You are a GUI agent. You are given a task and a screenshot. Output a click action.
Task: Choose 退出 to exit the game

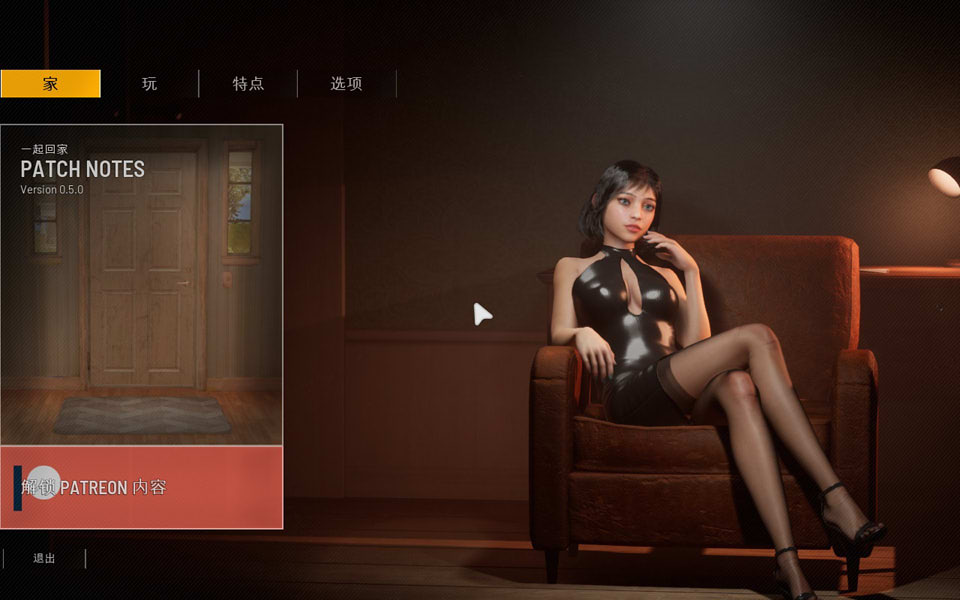pyautogui.click(x=44, y=559)
